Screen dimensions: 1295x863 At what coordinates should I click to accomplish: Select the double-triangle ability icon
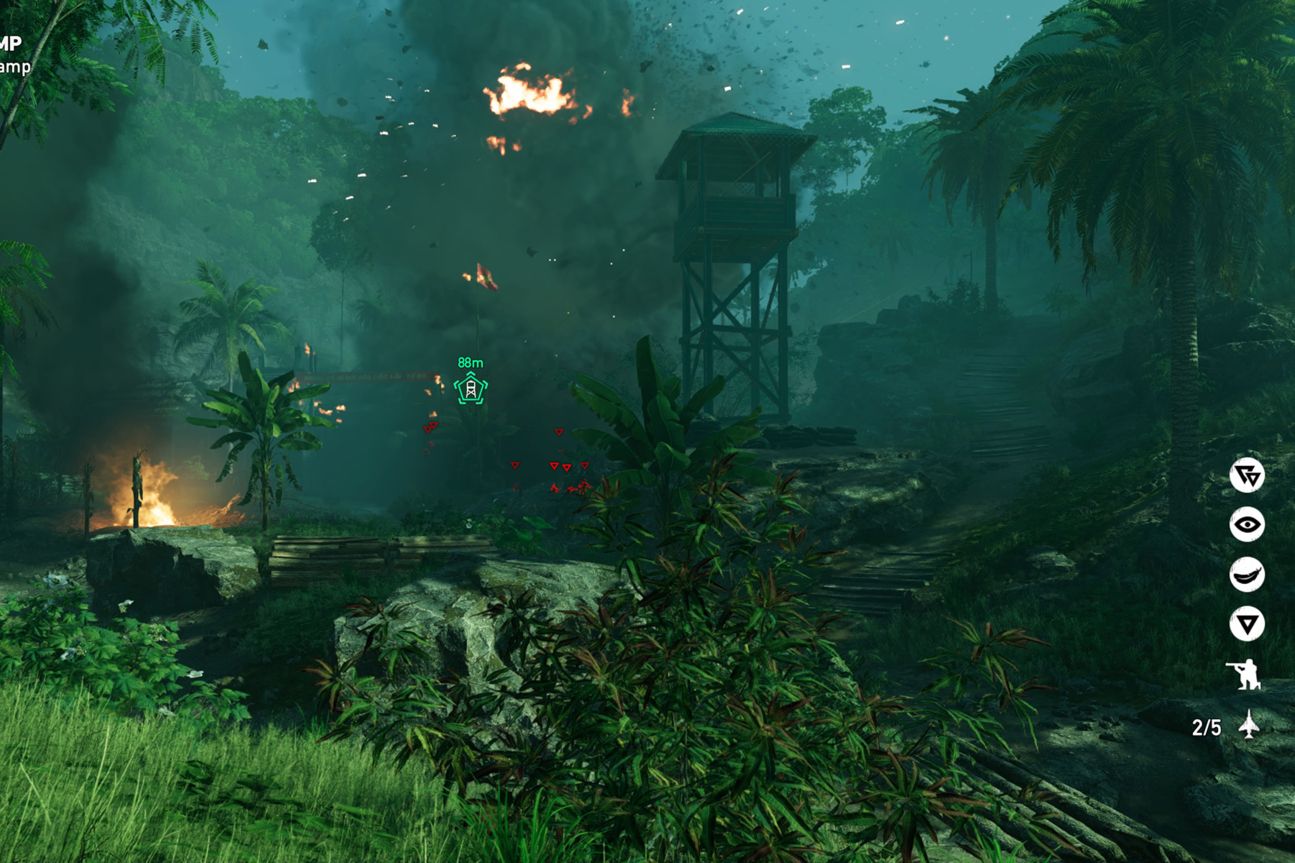1247,475
